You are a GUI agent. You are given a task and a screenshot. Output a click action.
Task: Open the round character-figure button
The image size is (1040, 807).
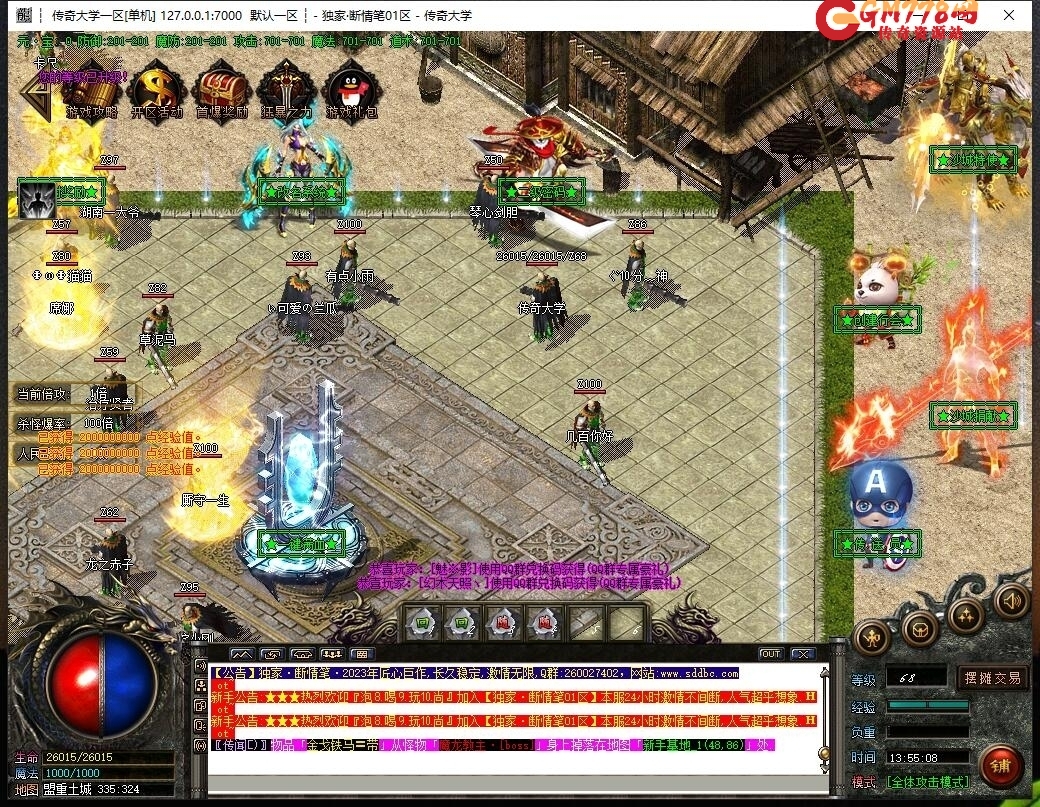point(872,637)
